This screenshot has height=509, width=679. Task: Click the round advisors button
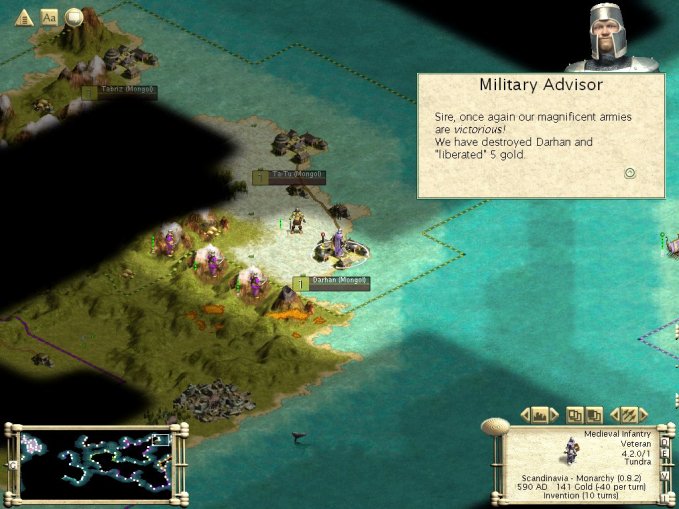[74, 17]
